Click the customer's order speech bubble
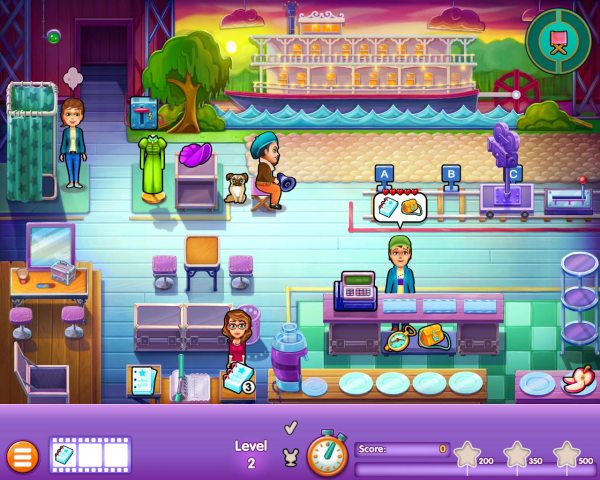The width and height of the screenshot is (600, 480). click(x=399, y=206)
